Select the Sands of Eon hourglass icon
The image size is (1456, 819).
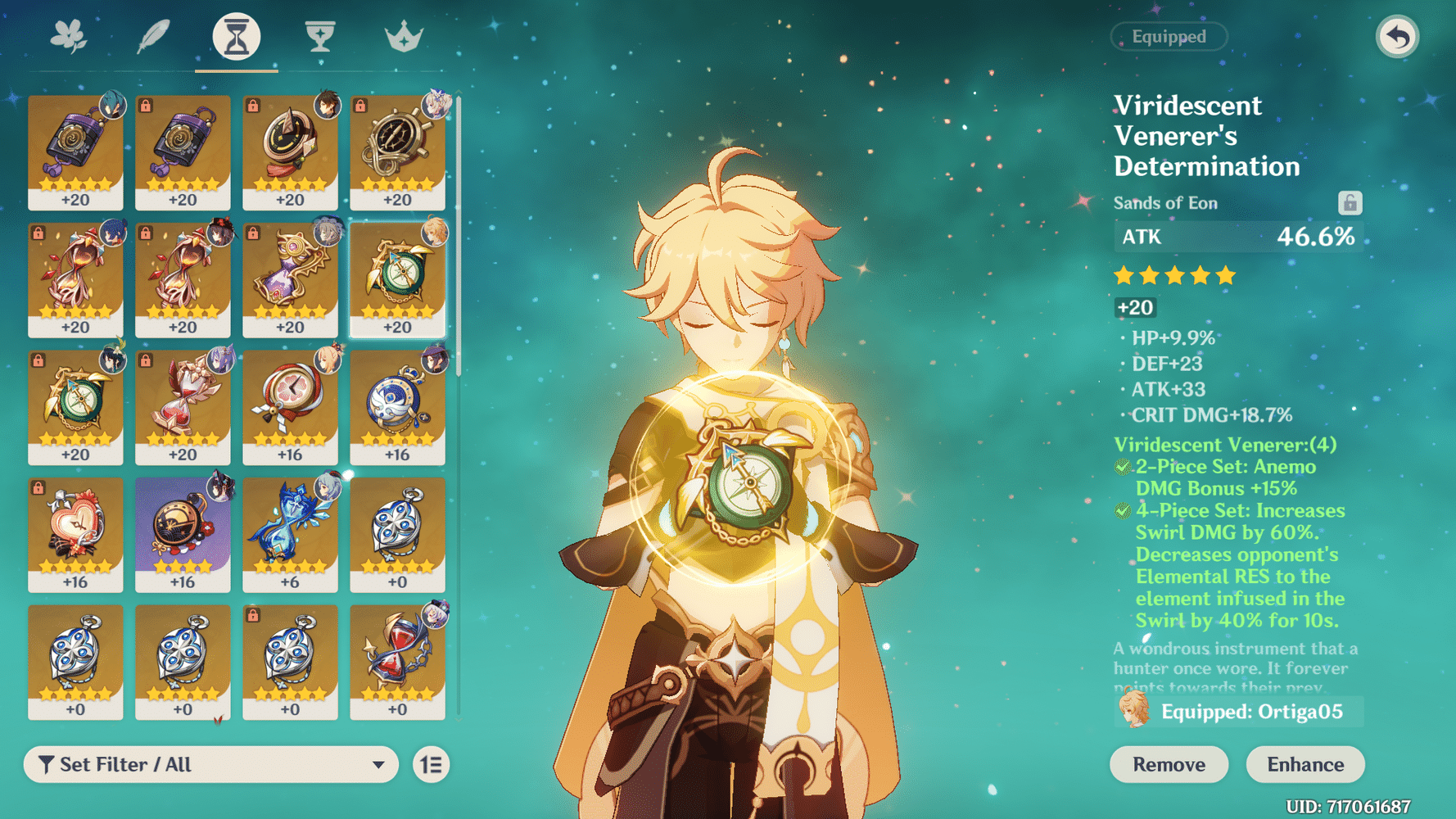[236, 34]
